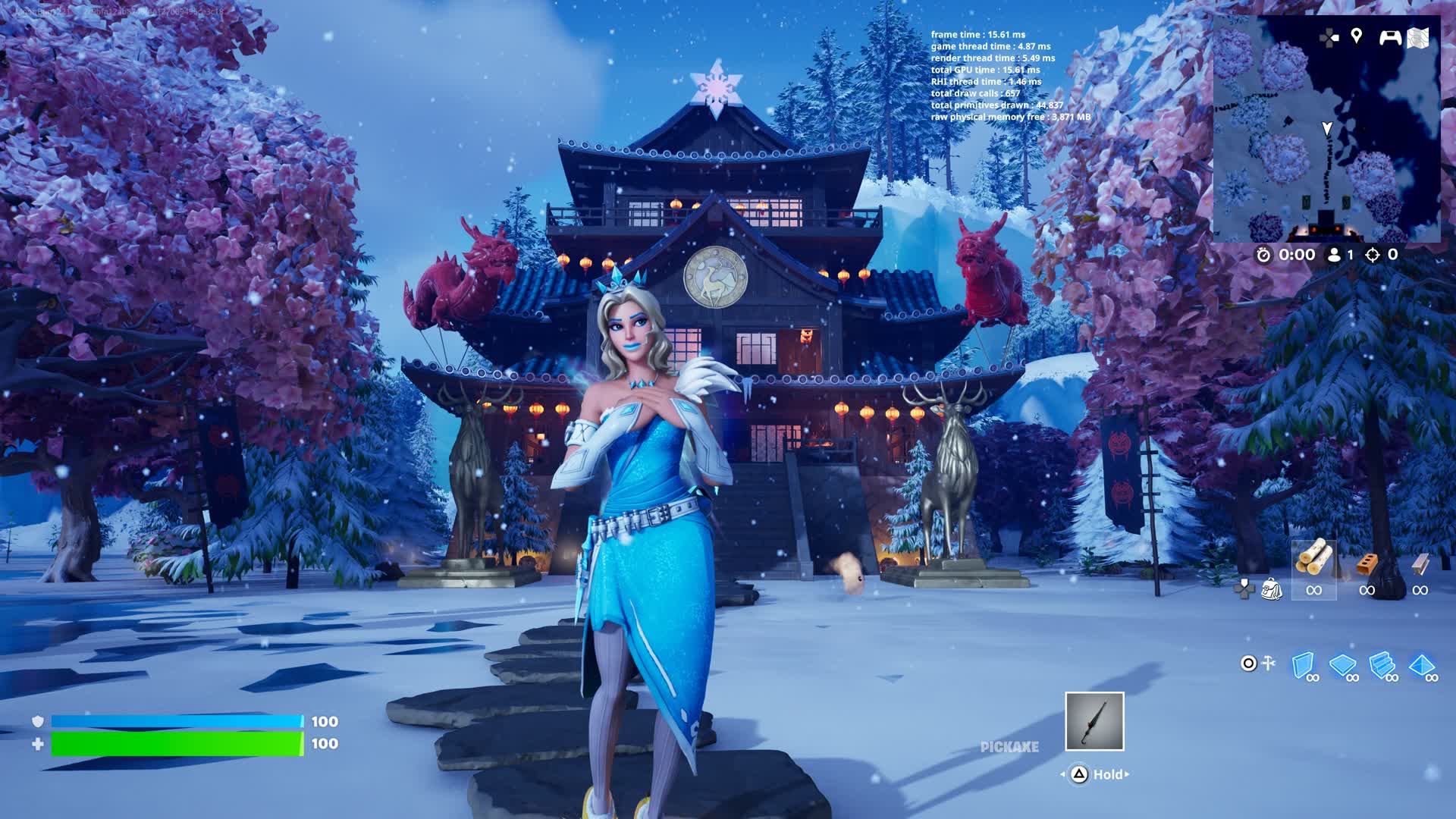Pick the wall building piece
This screenshot has height=819, width=1456.
tap(1303, 665)
